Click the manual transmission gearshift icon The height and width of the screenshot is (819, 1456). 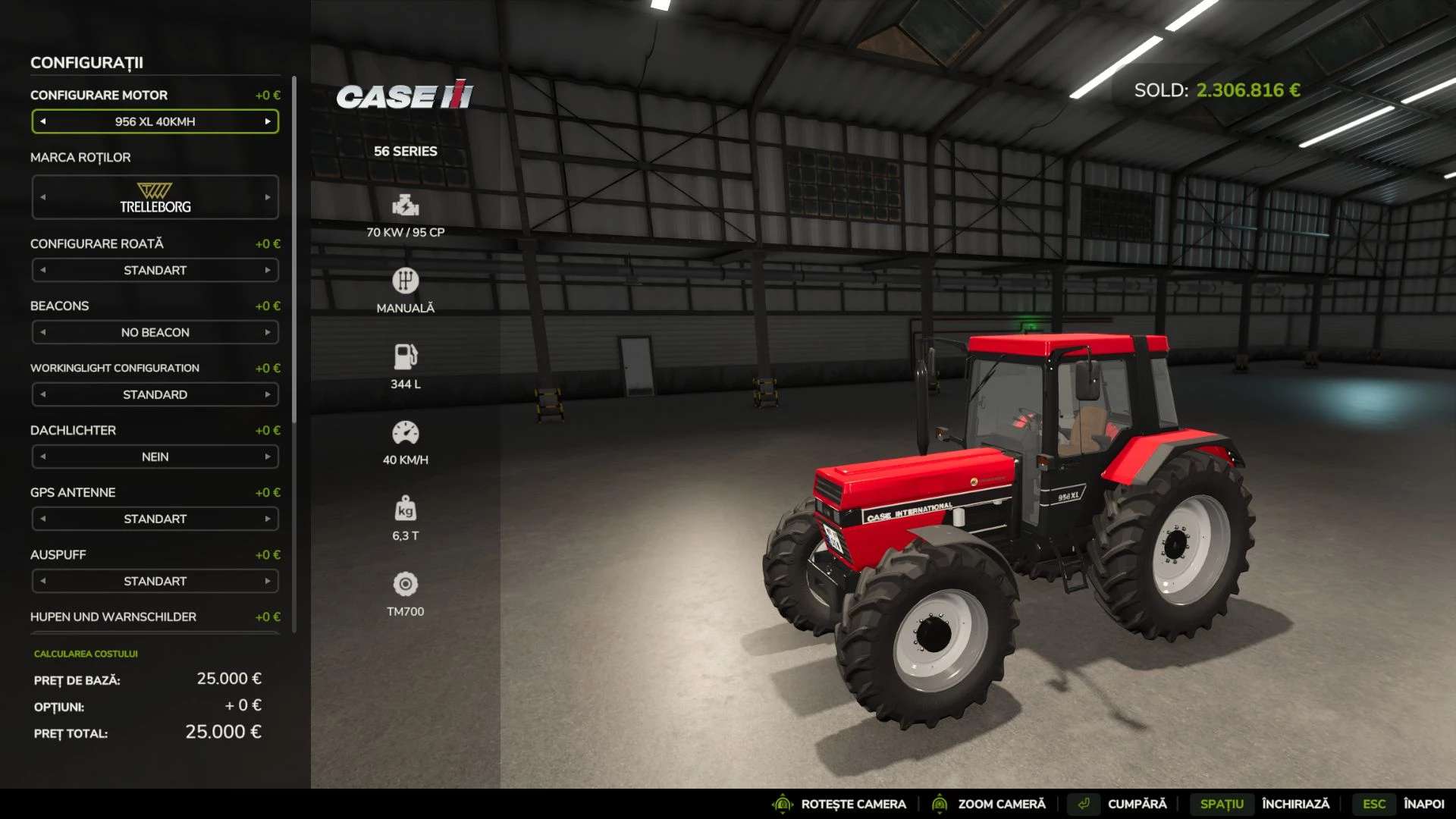coord(406,281)
